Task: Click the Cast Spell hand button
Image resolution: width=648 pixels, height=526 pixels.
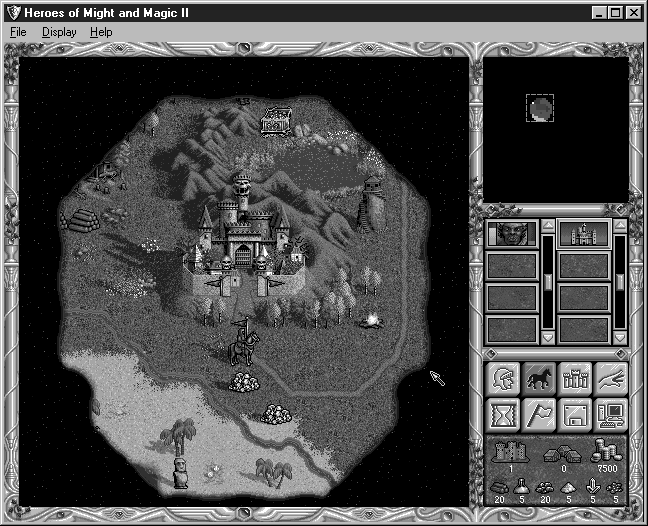Action: pos(610,378)
